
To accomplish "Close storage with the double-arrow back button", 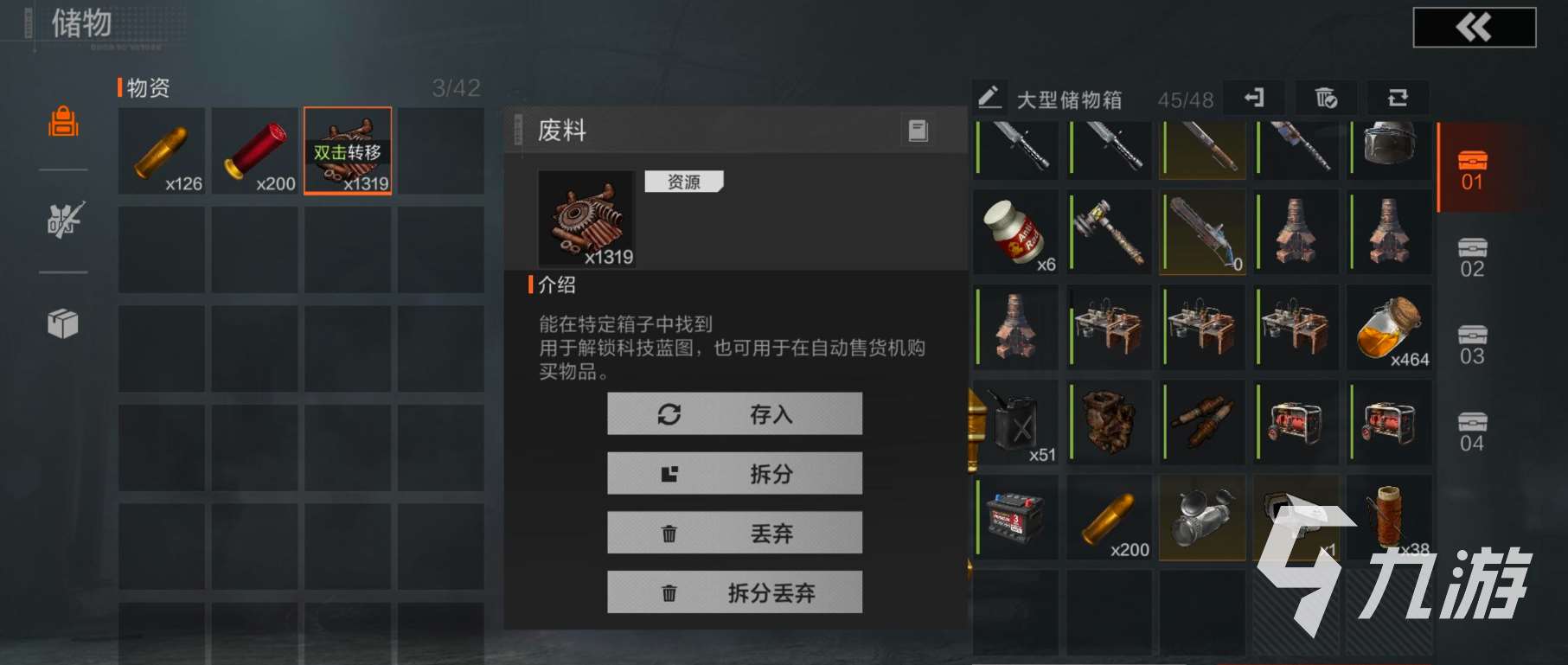I will pyautogui.click(x=1474, y=28).
